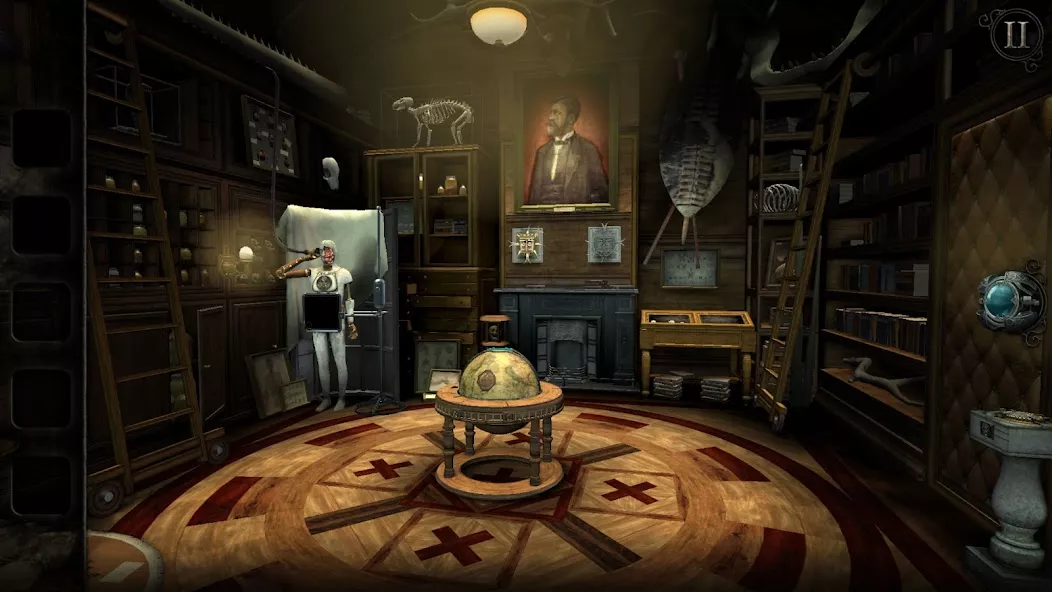Tap the round back arrow button
Viewport: 1052px width, 592px height.
tap(122, 566)
